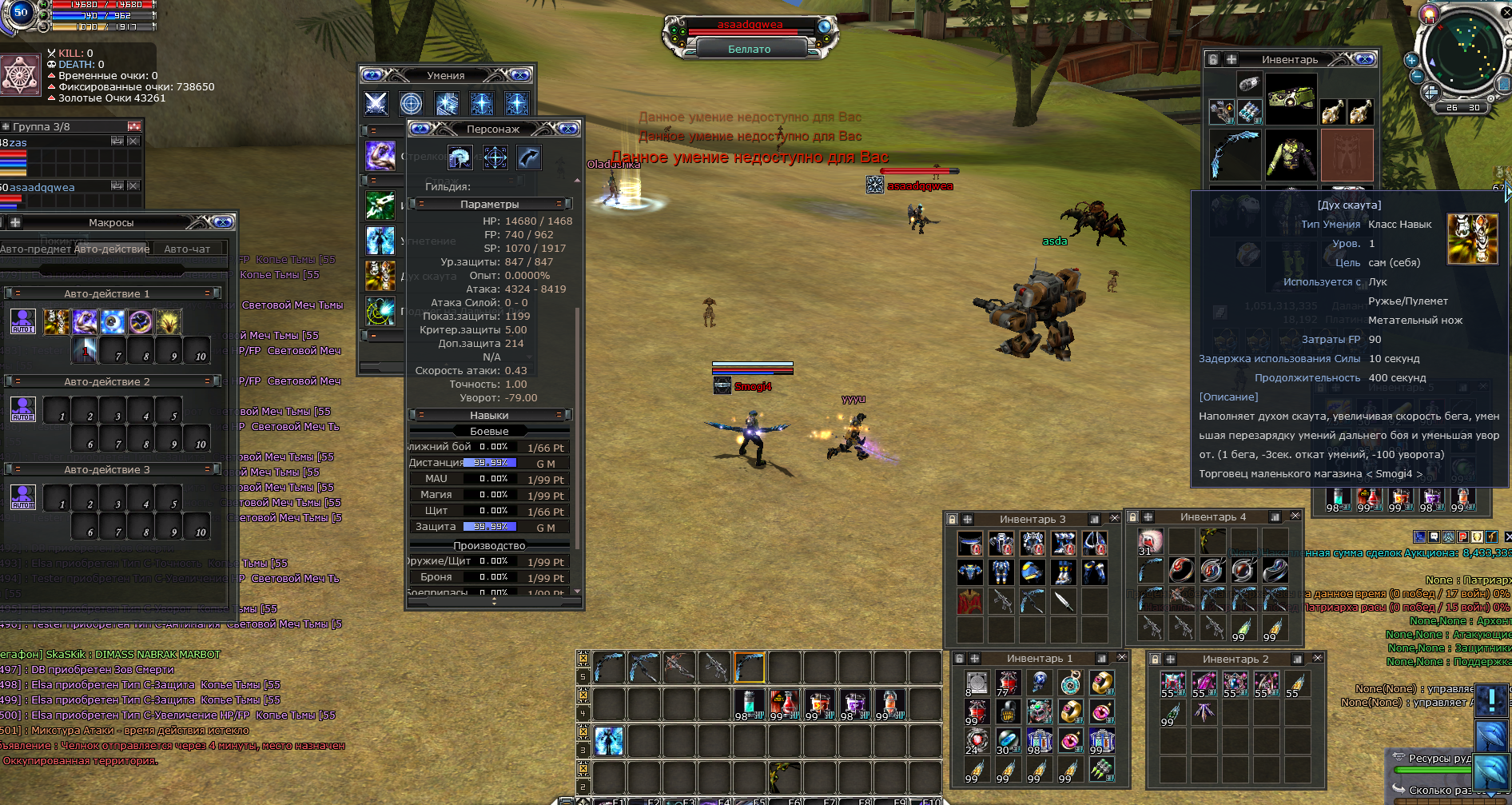Zoom out the minimap with minus button

pos(1417,77)
